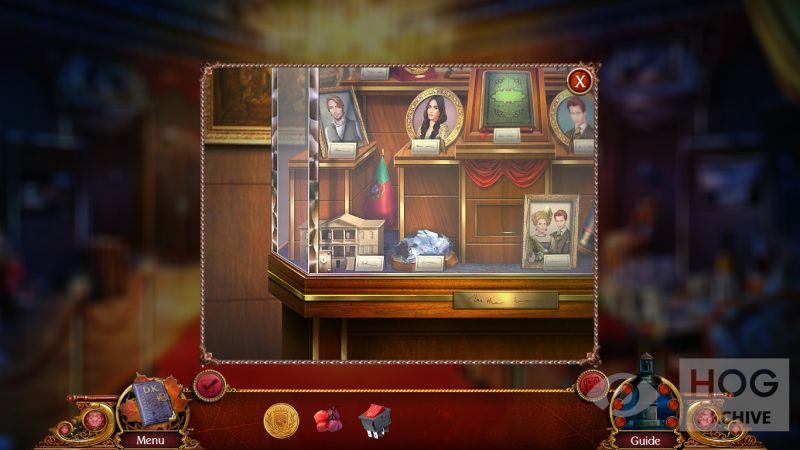Close the display case zoom window
The width and height of the screenshot is (800, 450).
pyautogui.click(x=579, y=81)
